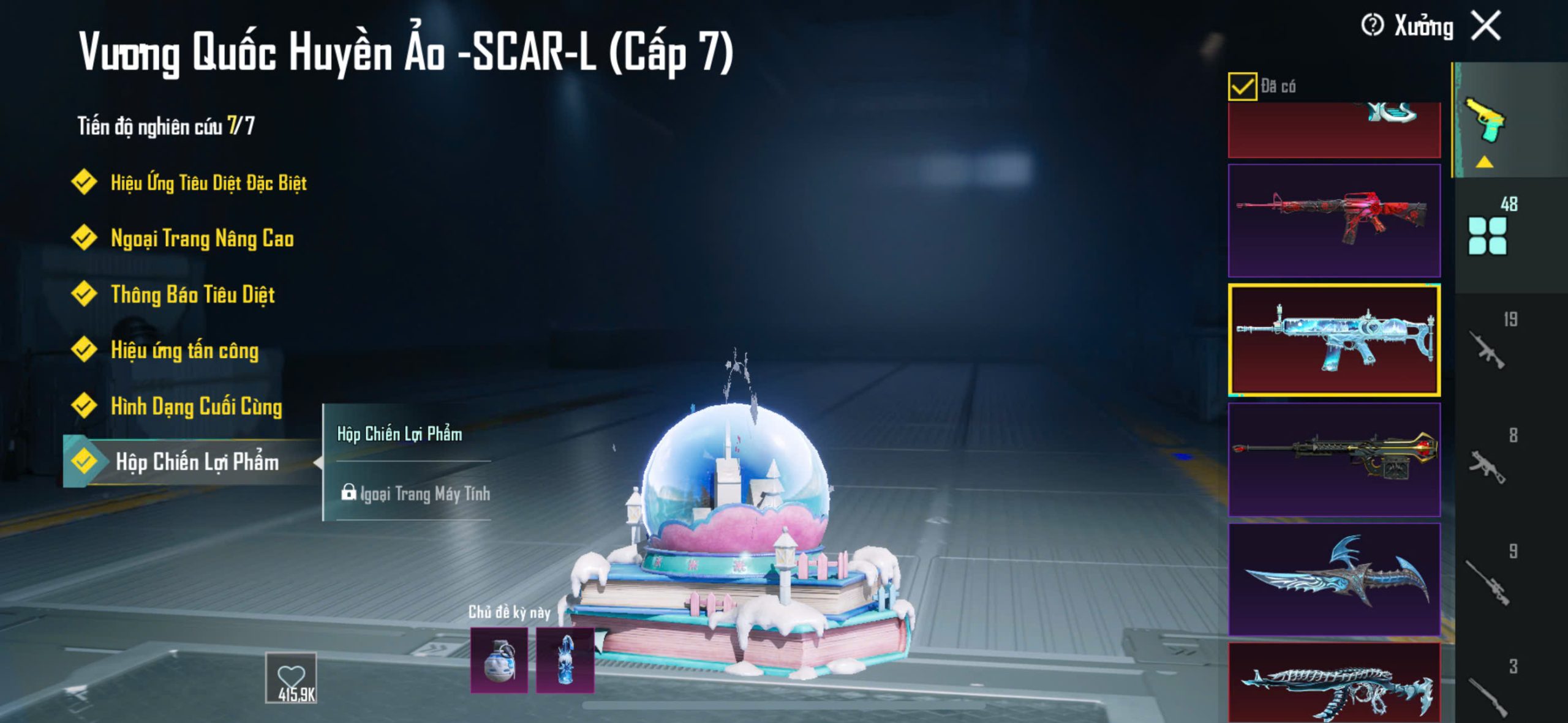The image size is (1568, 723).
Task: Select the icy blue SCAR-L skin card
Action: point(1334,340)
